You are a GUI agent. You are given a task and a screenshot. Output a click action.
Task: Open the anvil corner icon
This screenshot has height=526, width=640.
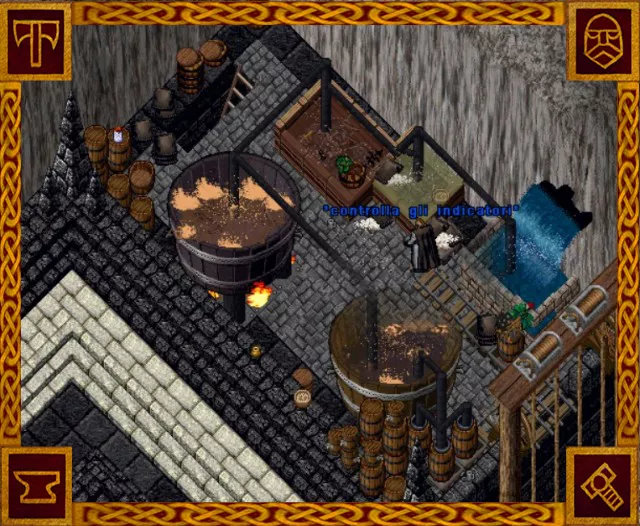coord(36,484)
